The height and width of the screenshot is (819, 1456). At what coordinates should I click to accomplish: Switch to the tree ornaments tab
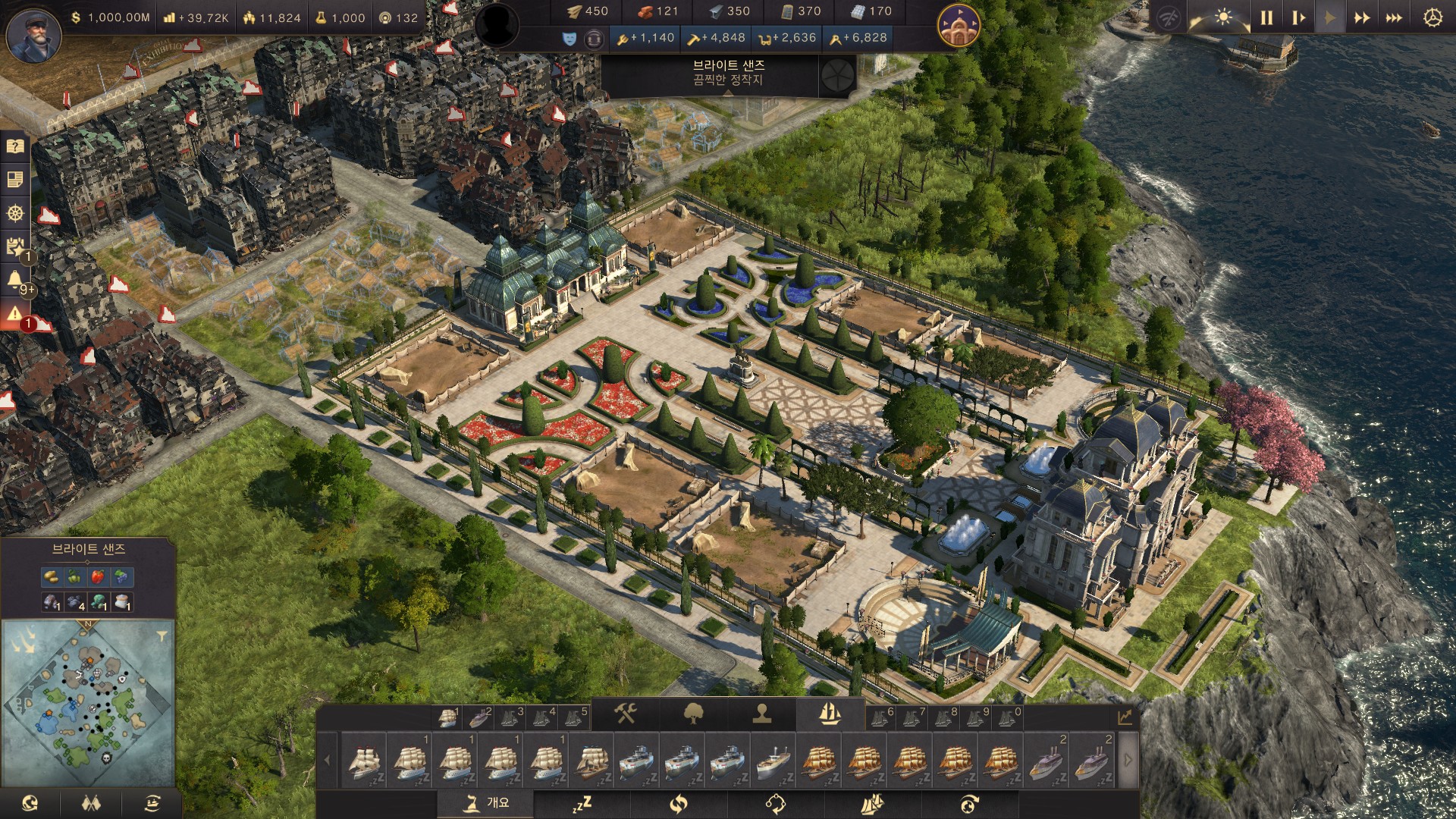pyautogui.click(x=693, y=714)
